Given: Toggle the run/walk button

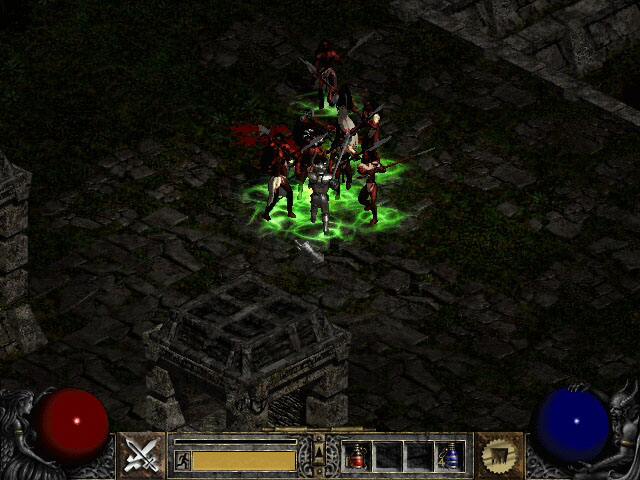Looking at the screenshot, I should coord(182,460).
